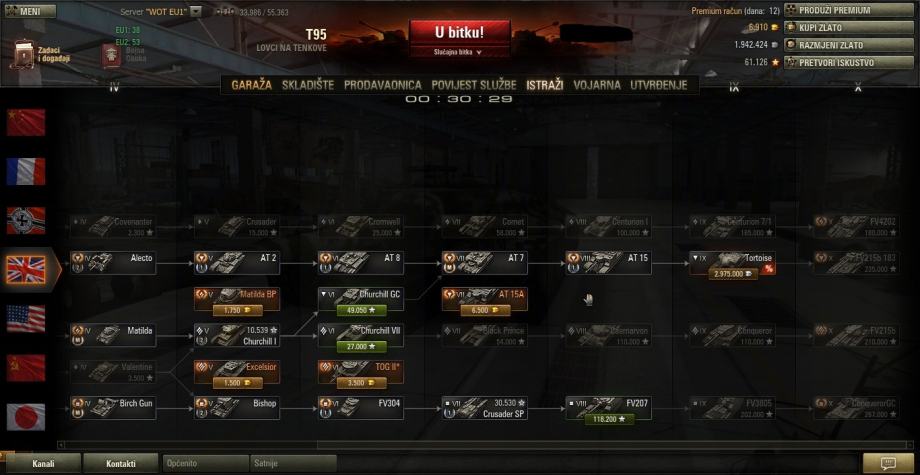The height and width of the screenshot is (475, 920).
Task: Switch to the GARAŽA tab
Action: coord(251,86)
